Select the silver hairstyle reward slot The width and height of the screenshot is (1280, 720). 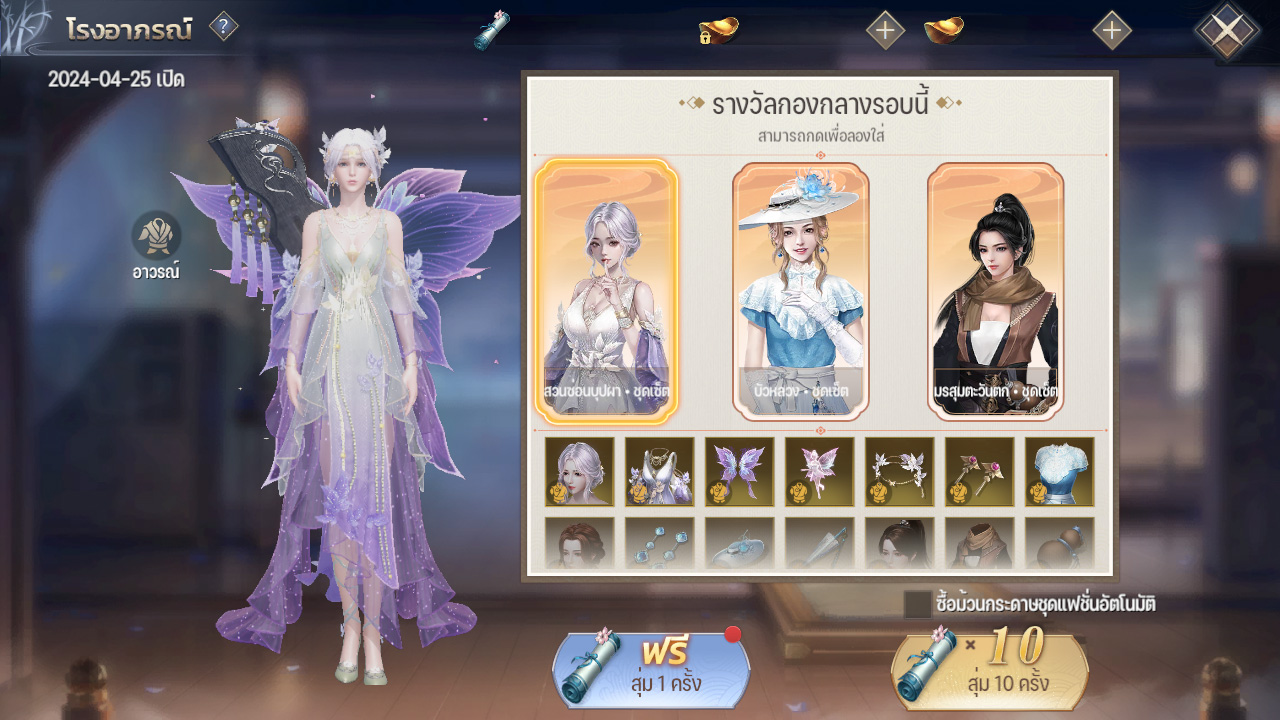point(580,471)
